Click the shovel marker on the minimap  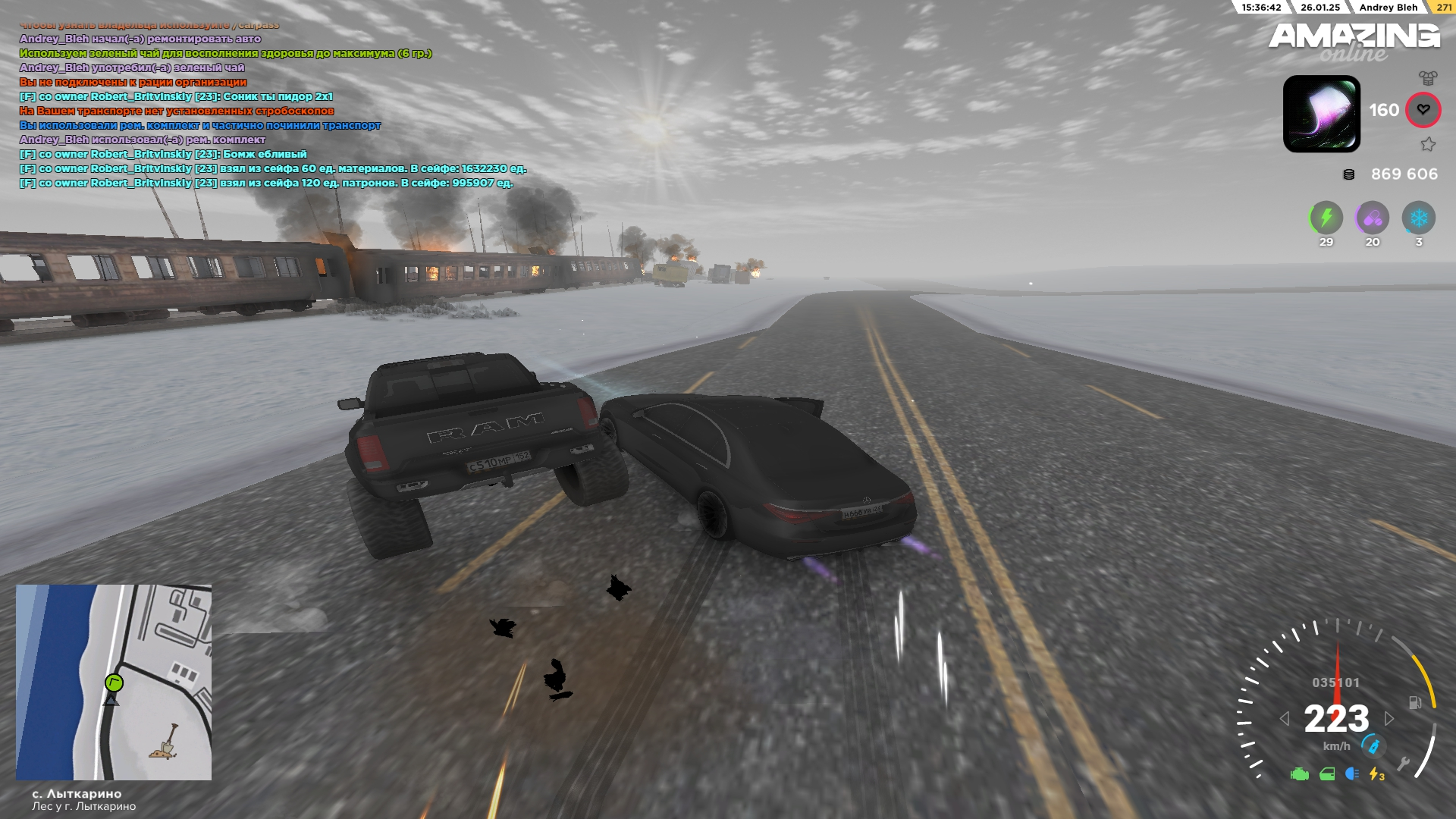(x=166, y=742)
